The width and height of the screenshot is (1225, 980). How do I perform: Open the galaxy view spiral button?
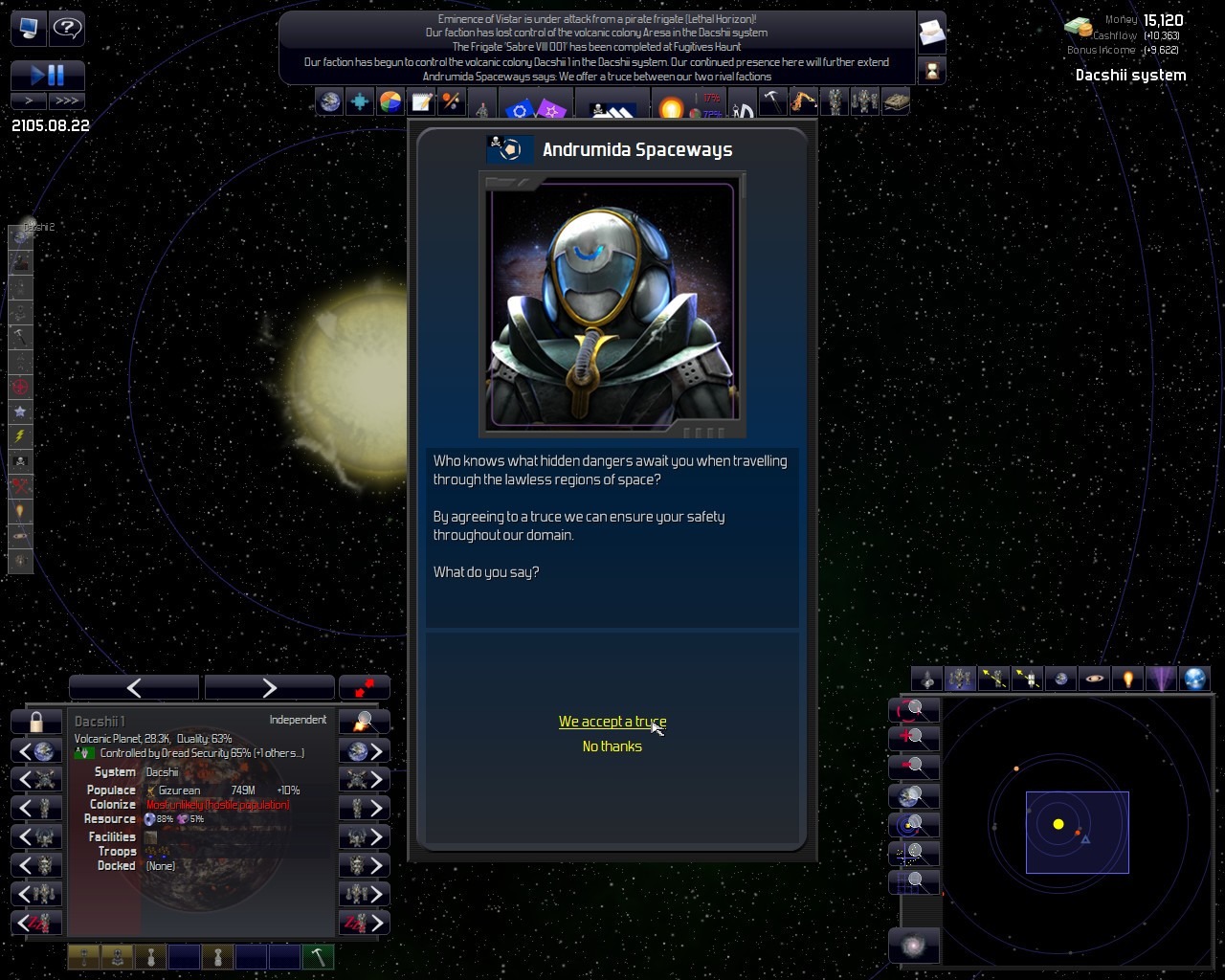(914, 947)
